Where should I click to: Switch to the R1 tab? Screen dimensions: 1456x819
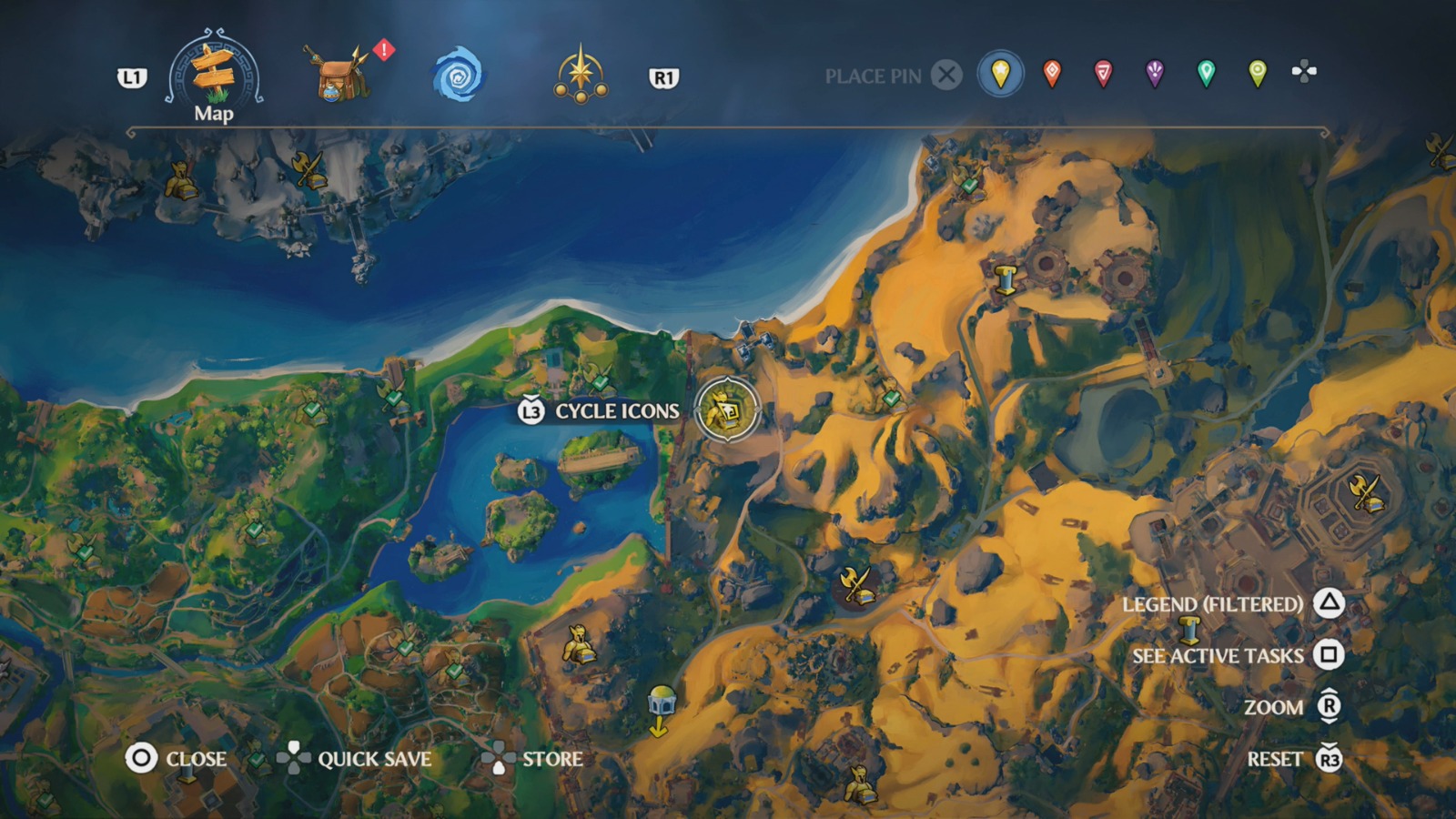click(x=662, y=76)
